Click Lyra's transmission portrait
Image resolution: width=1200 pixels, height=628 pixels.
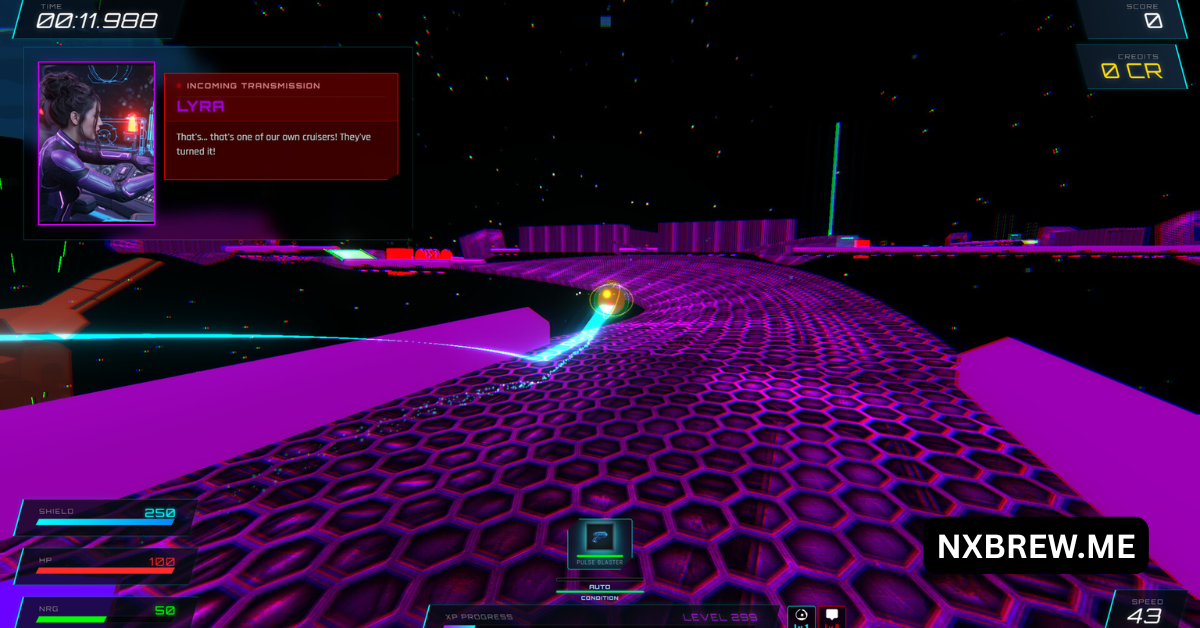(97, 143)
